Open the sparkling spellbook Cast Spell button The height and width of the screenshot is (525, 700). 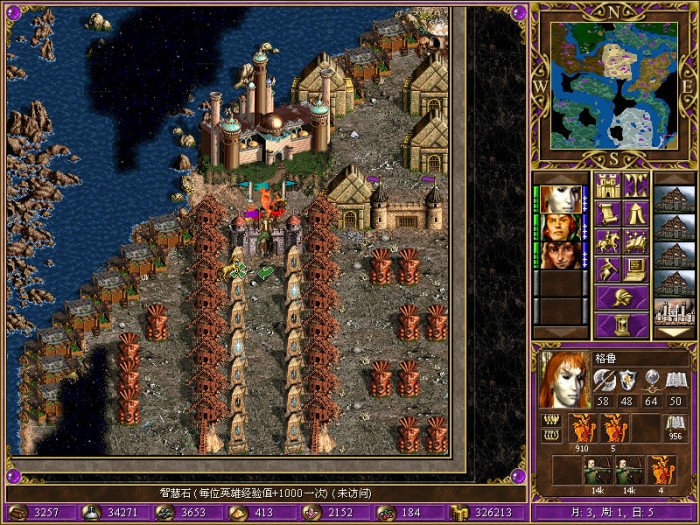tap(636, 241)
